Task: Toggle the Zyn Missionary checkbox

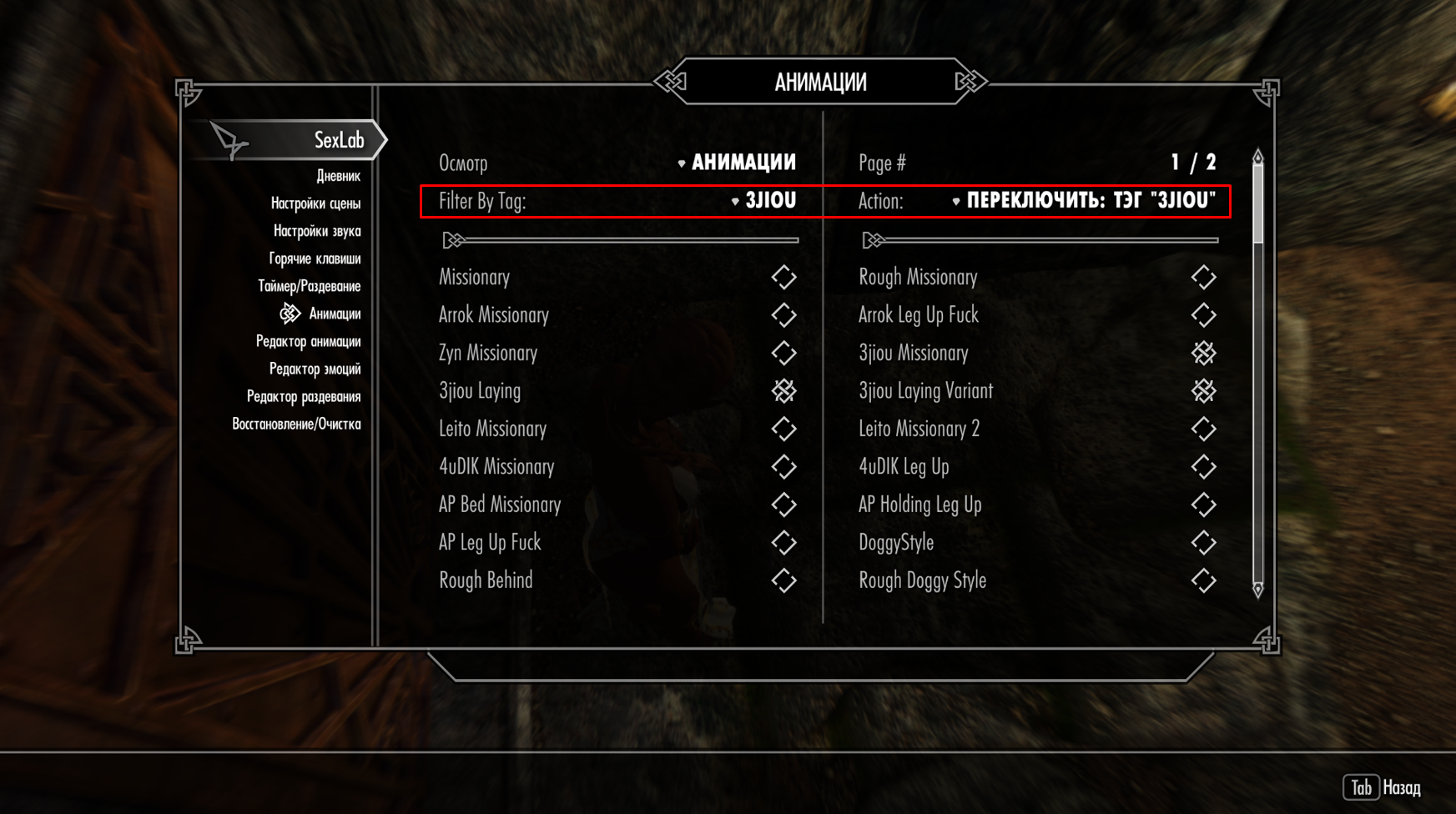Action: pyautogui.click(x=783, y=353)
